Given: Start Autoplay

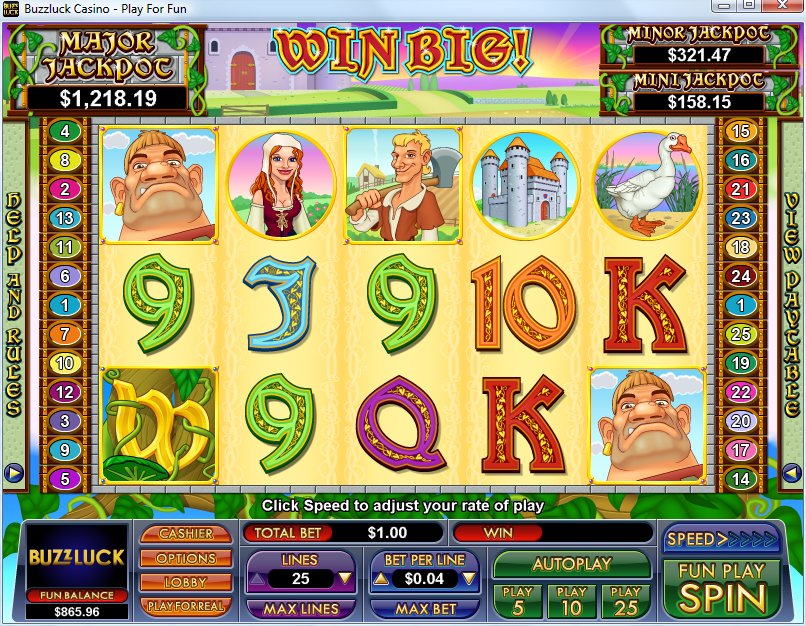Looking at the screenshot, I should pos(571,564).
